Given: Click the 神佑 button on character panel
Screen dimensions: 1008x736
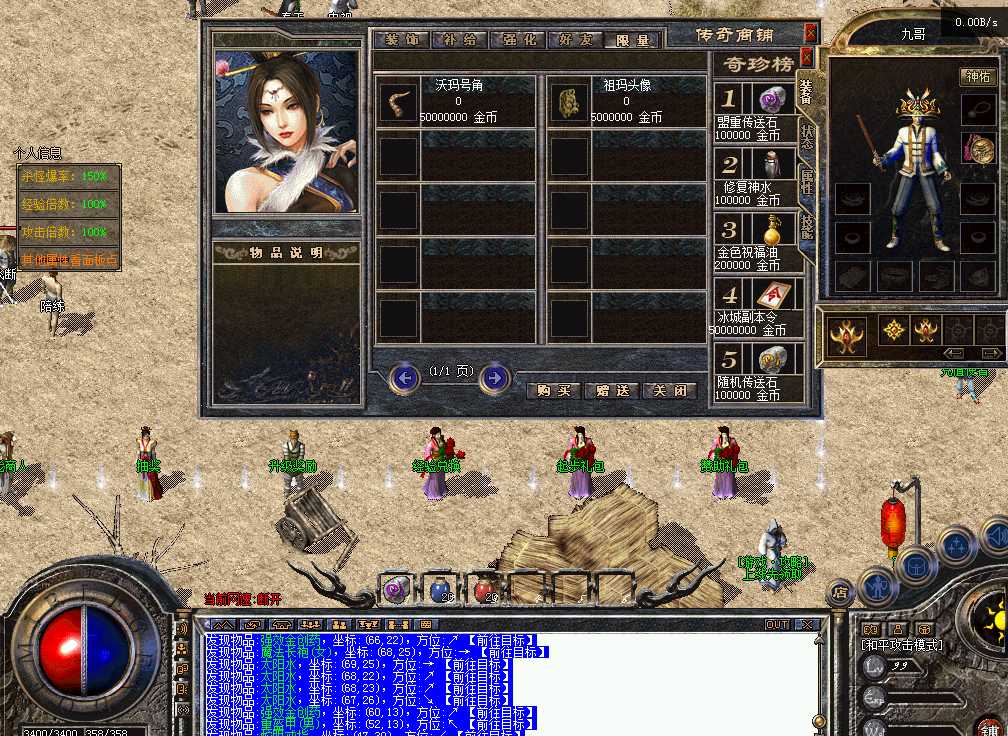Looking at the screenshot, I should tap(977, 77).
